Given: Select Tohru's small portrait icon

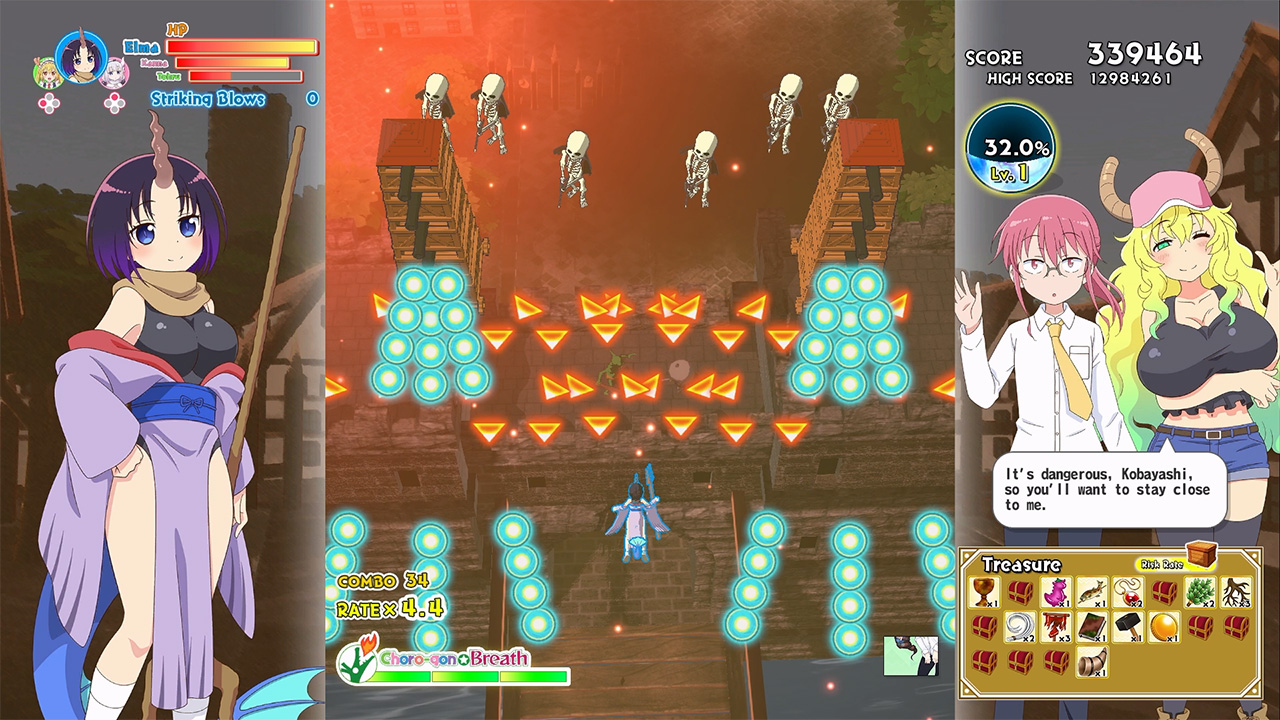Looking at the screenshot, I should pyautogui.click(x=45, y=72).
